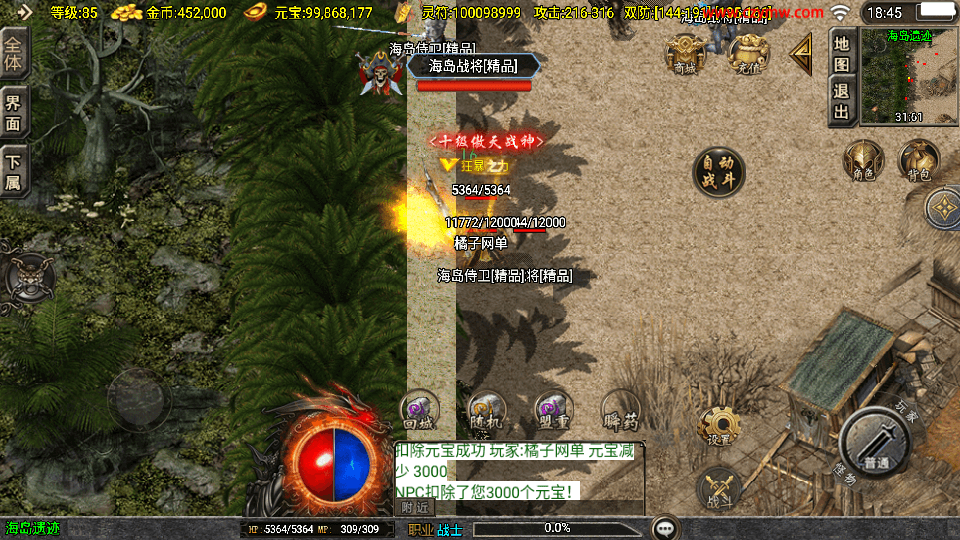The height and width of the screenshot is (540, 960).
Task: Open the 设置 settings gear
Action: (x=719, y=425)
